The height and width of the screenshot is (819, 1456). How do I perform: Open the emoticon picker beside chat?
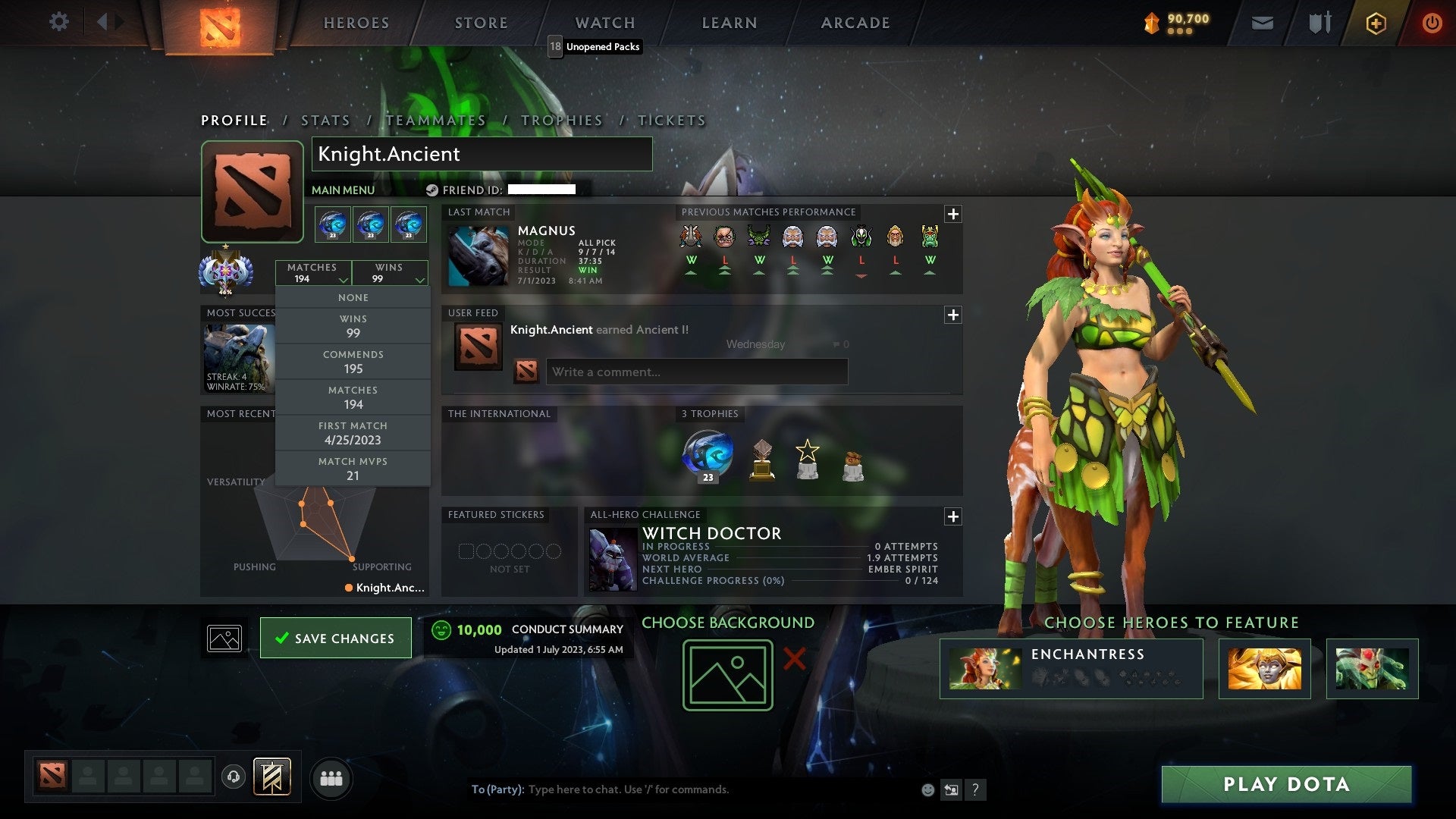(x=927, y=789)
